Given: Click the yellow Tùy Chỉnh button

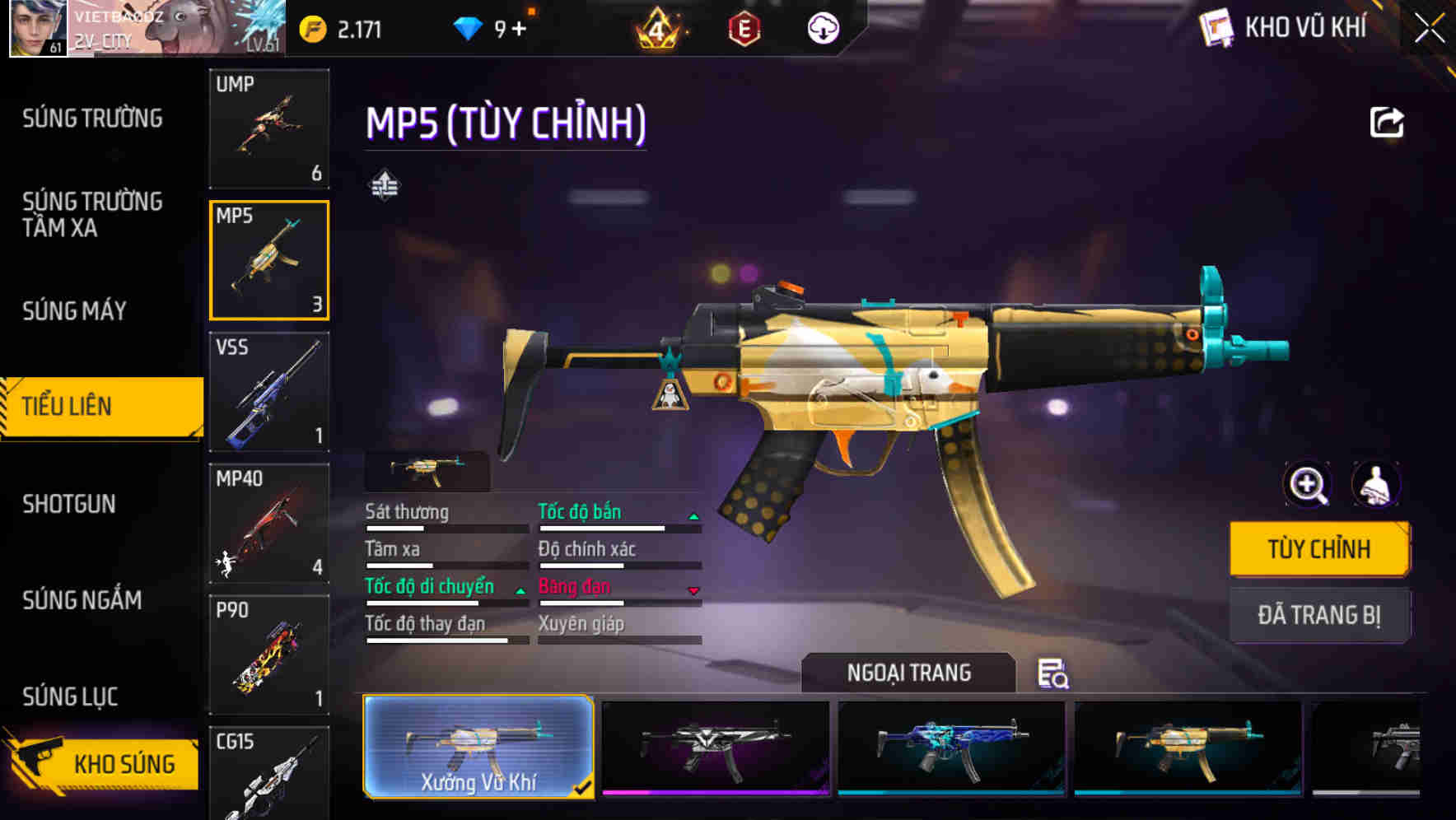Looking at the screenshot, I should click(1318, 549).
